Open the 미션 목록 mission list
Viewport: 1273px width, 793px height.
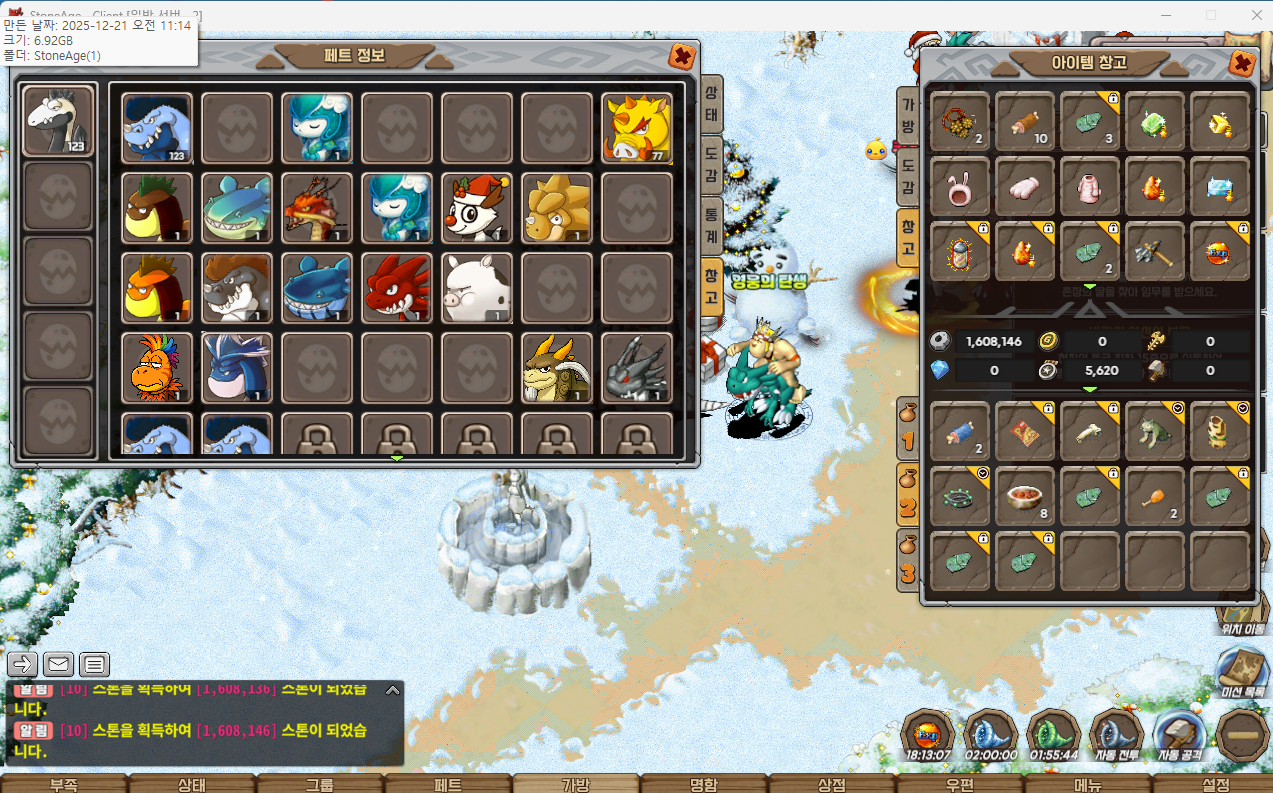[x=1242, y=672]
